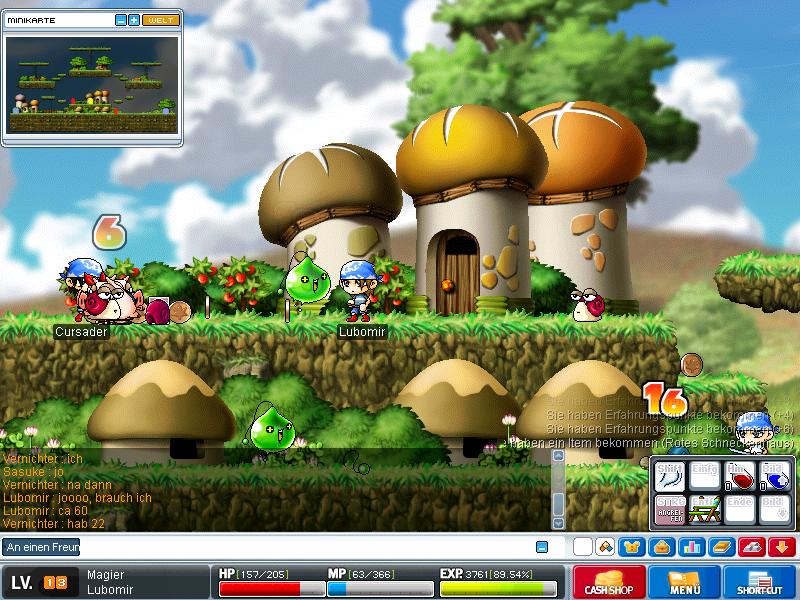
Task: Open the world map with WELT
Action: coord(160,20)
